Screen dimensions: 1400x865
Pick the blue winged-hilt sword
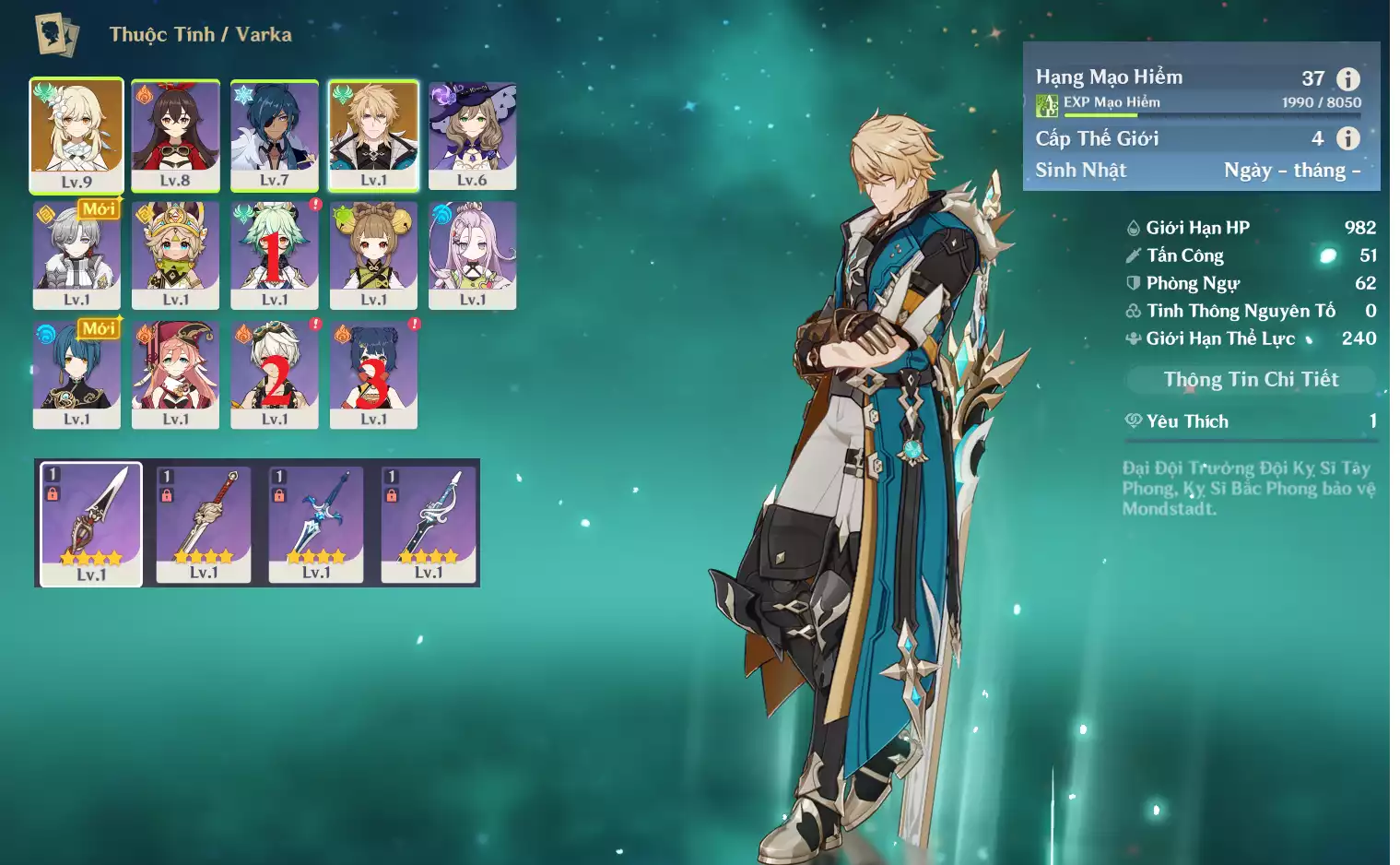tap(316, 523)
